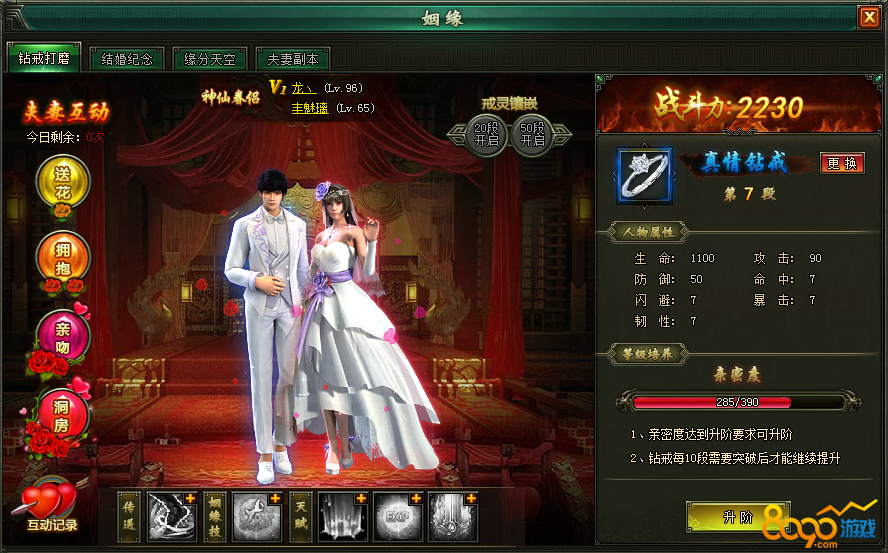888x553 pixels.
Task: Go to the 夫妻副本 tab
Action: click(292, 58)
